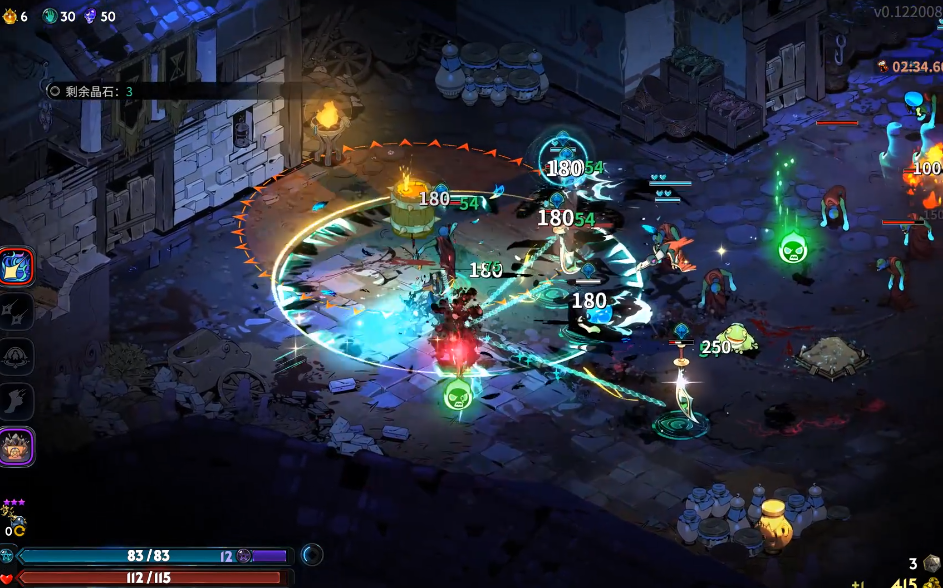Select the empty cast slot with circle emblem
943x588 pixels.
(17, 356)
